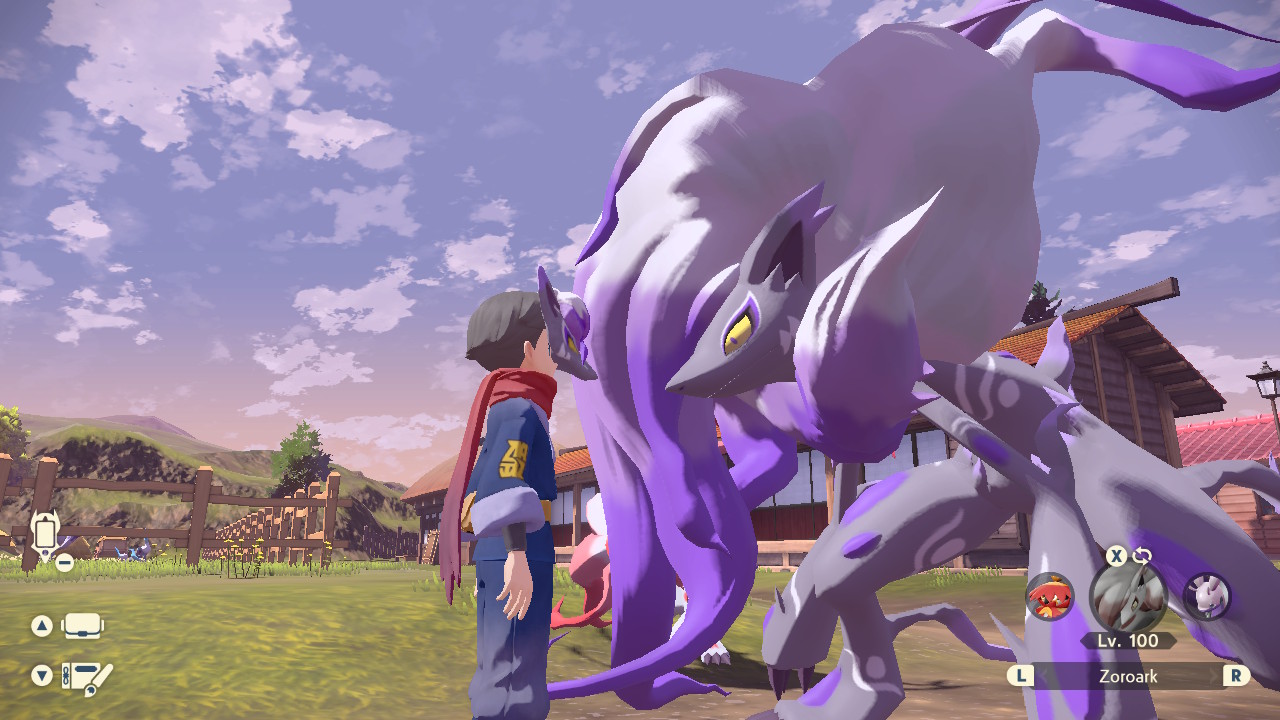
Task: Click the swap arrows toggle icon
Action: (x=1142, y=556)
